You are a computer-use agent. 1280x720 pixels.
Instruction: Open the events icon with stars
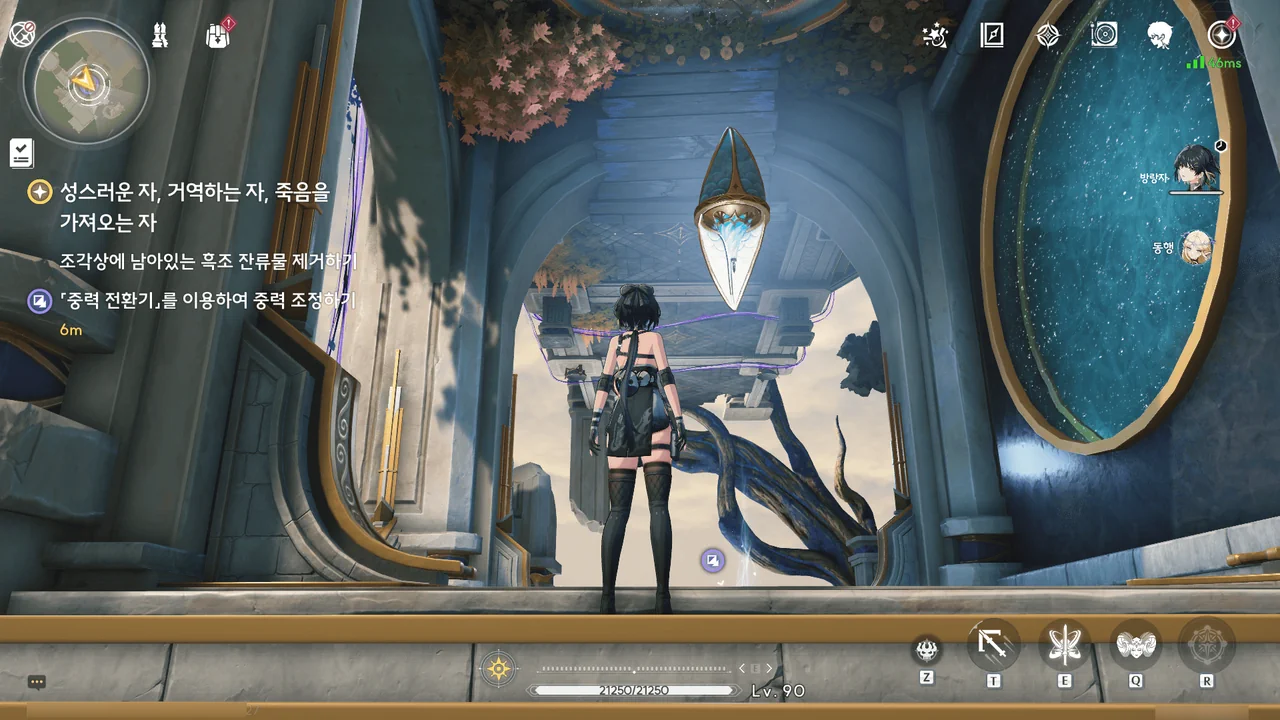click(935, 36)
